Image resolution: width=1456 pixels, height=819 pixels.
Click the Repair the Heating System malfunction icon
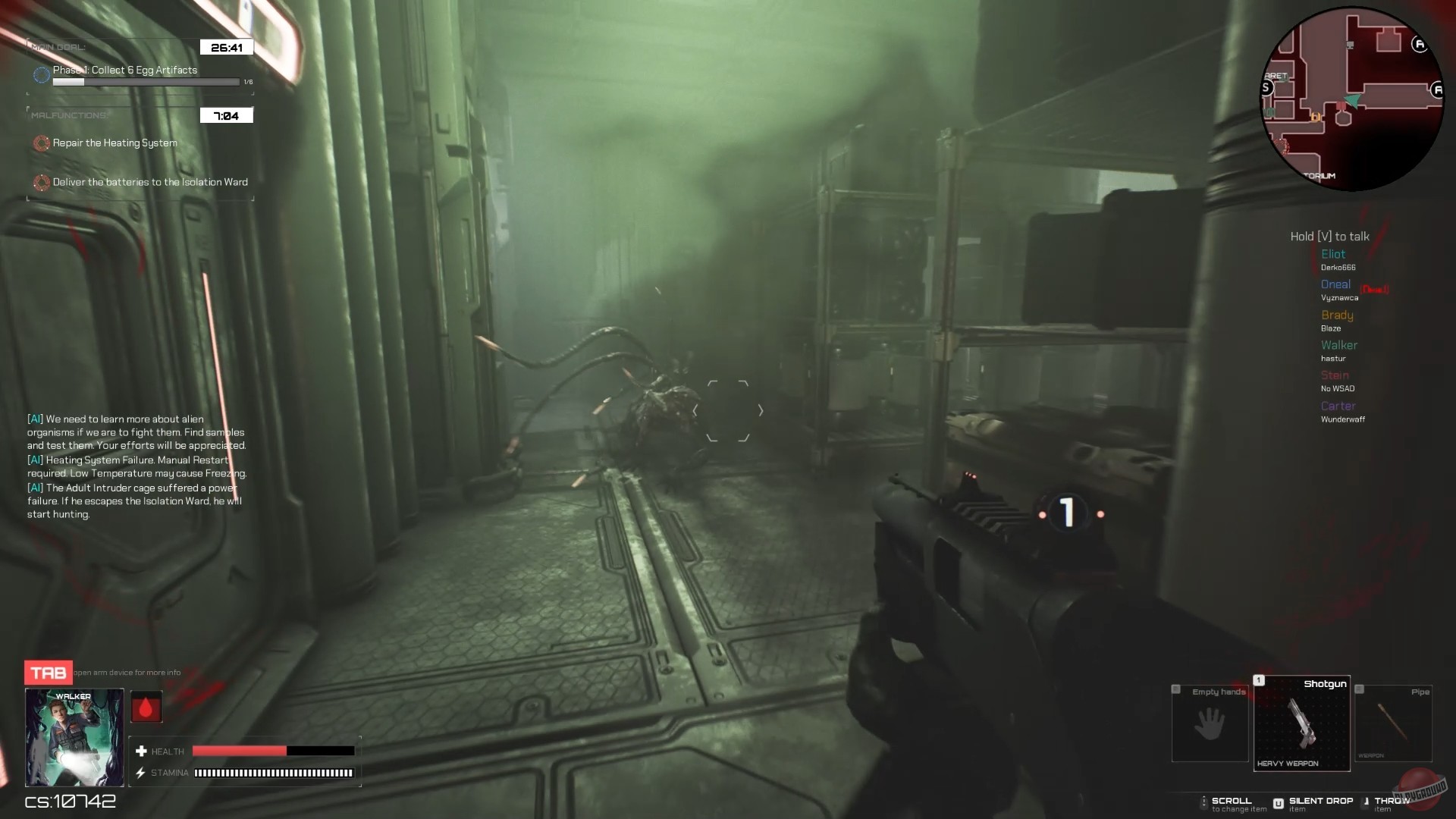[41, 143]
